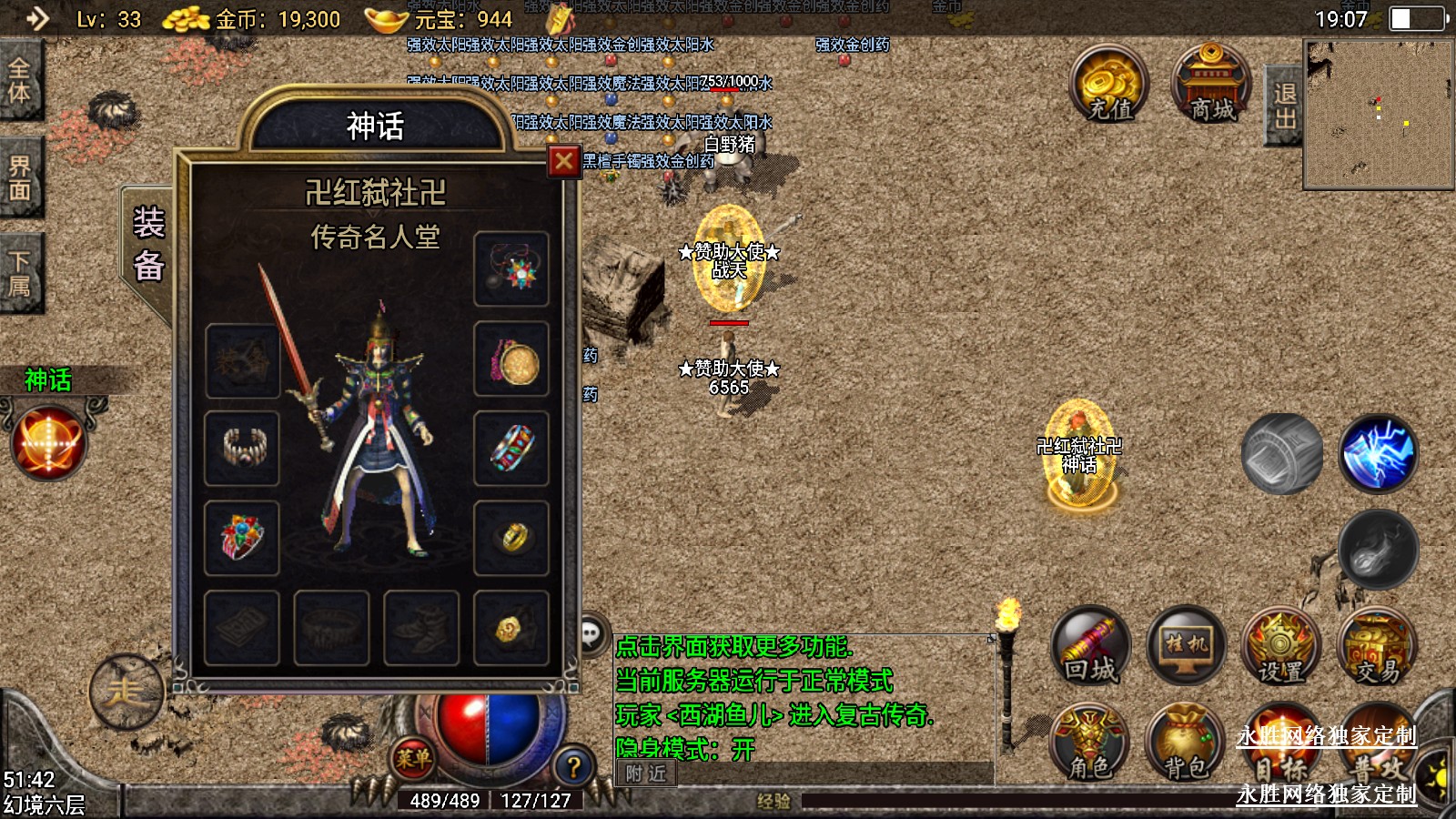Open the minimap
The width and height of the screenshot is (1456, 819).
click(1378, 116)
